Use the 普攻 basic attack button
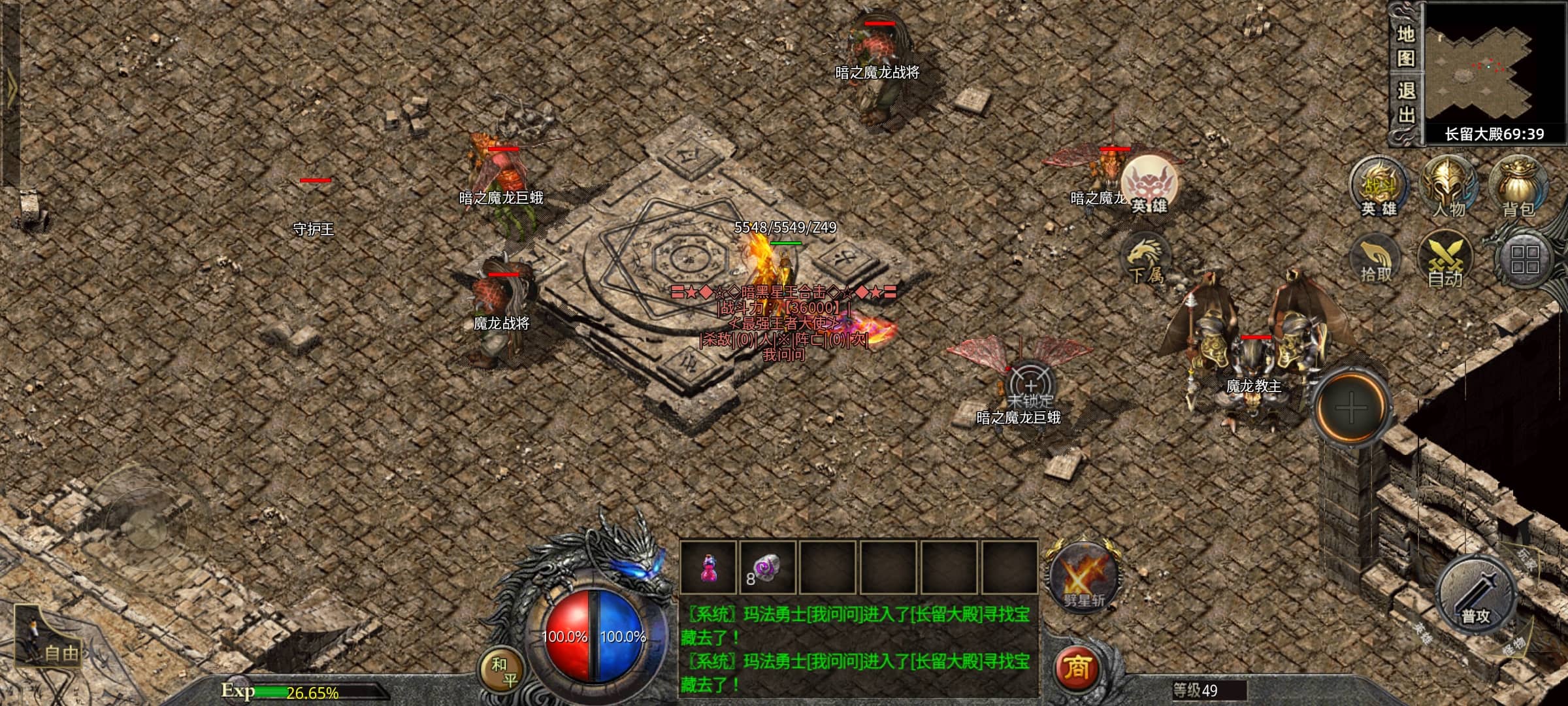 pyautogui.click(x=1476, y=596)
